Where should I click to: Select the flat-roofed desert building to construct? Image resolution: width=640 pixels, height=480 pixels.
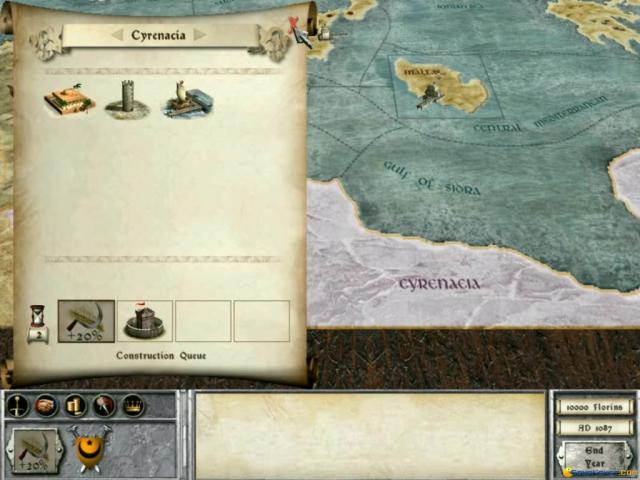pyautogui.click(x=68, y=101)
